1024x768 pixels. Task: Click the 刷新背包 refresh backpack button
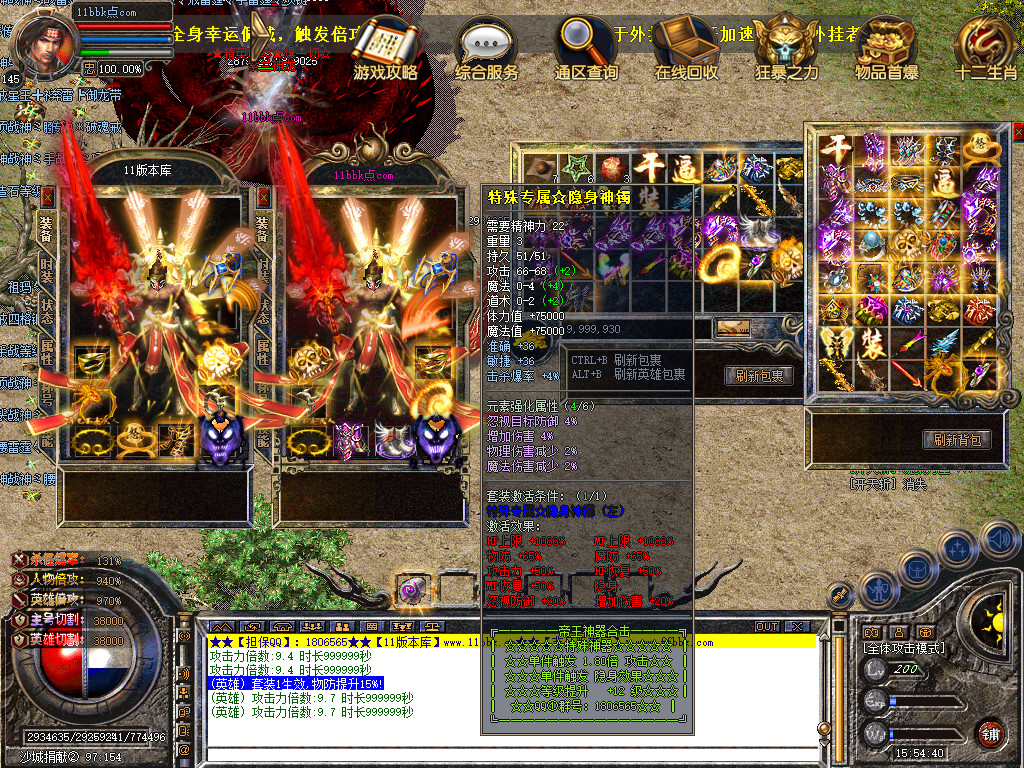957,440
